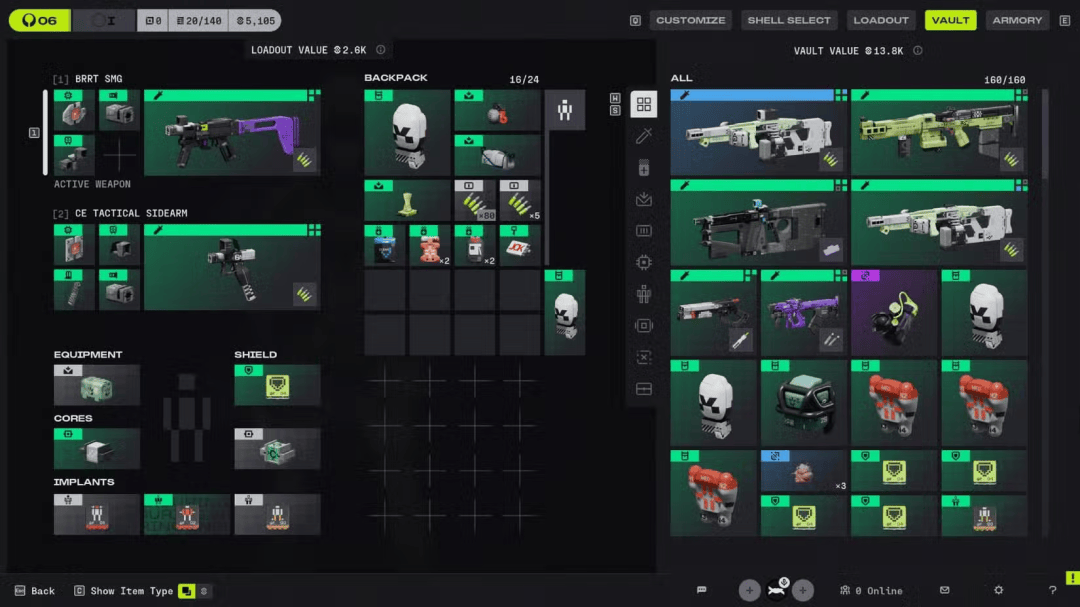Select the black-green helmet in vault
Viewport: 1080px width, 607px height.
click(x=804, y=403)
